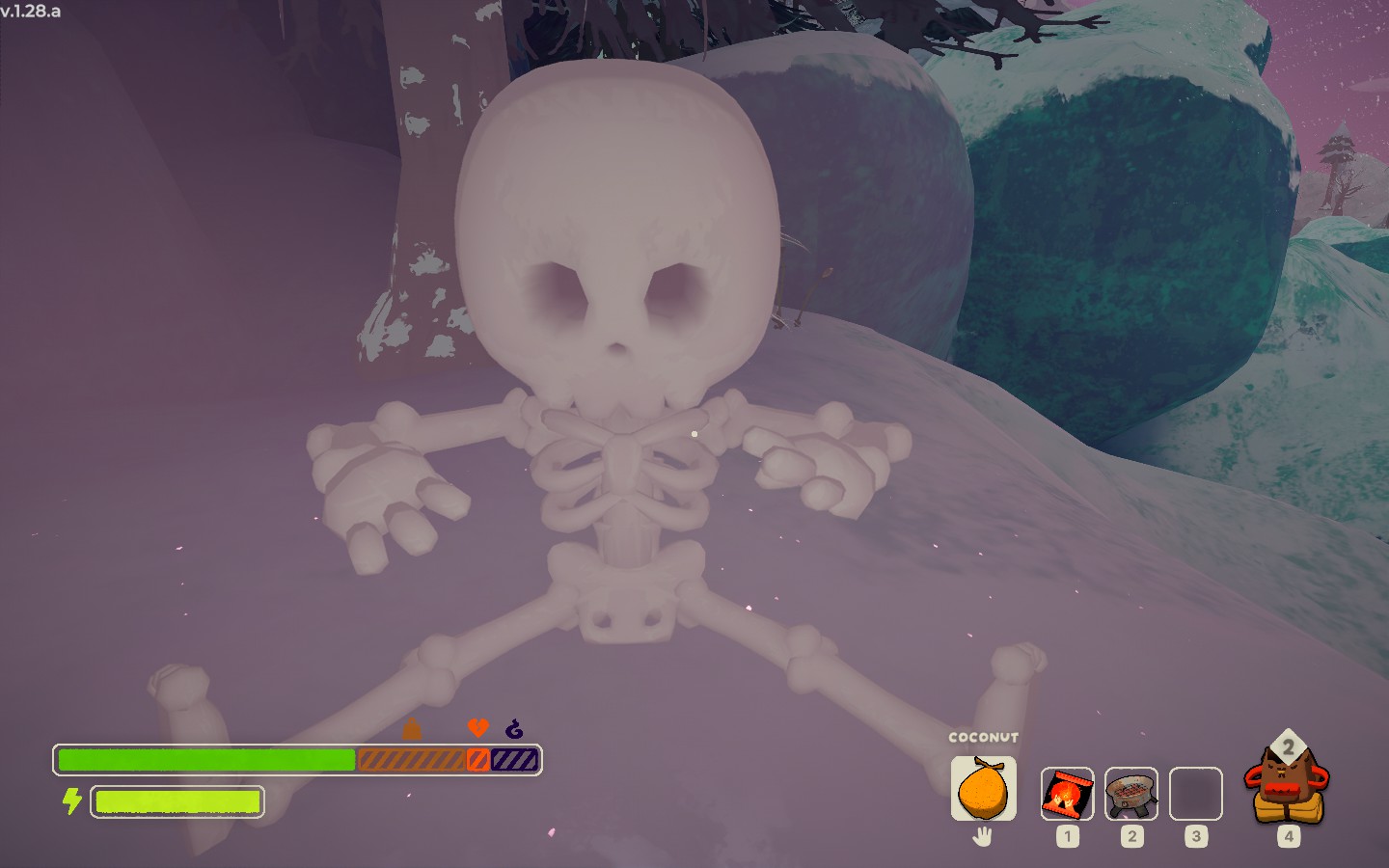Choose the portable stove slot
The height and width of the screenshot is (868, 1389).
(1131, 794)
